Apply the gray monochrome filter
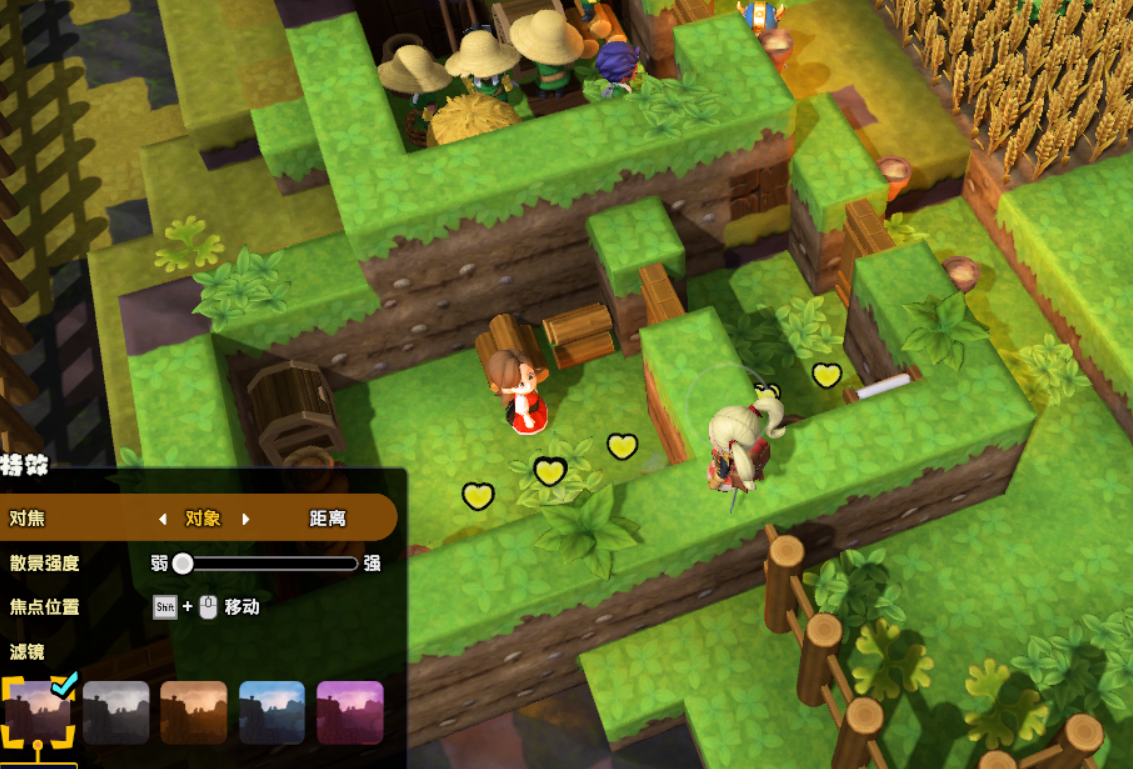The width and height of the screenshot is (1133, 769). (116, 713)
